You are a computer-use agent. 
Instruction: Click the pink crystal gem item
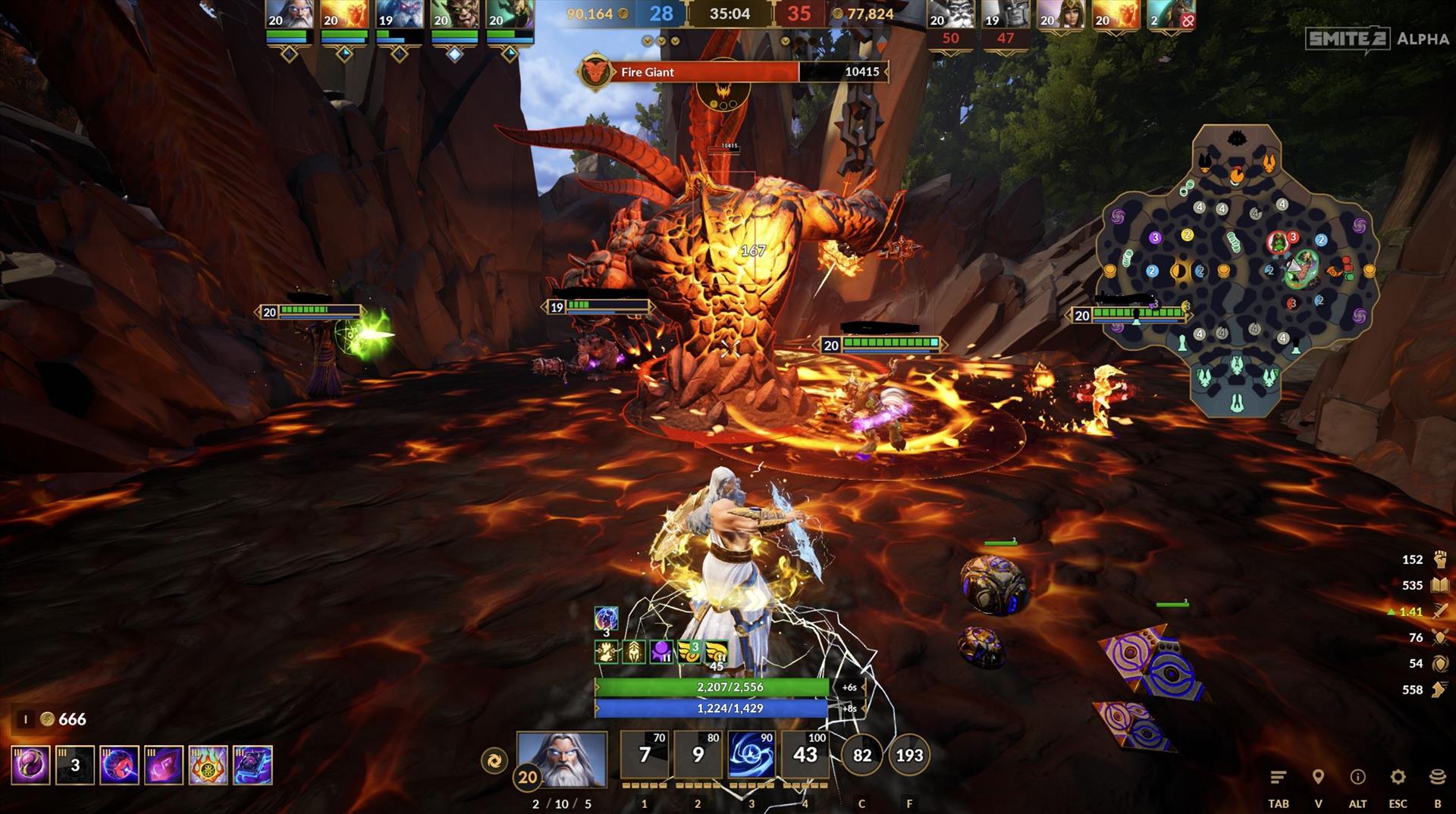click(x=164, y=765)
